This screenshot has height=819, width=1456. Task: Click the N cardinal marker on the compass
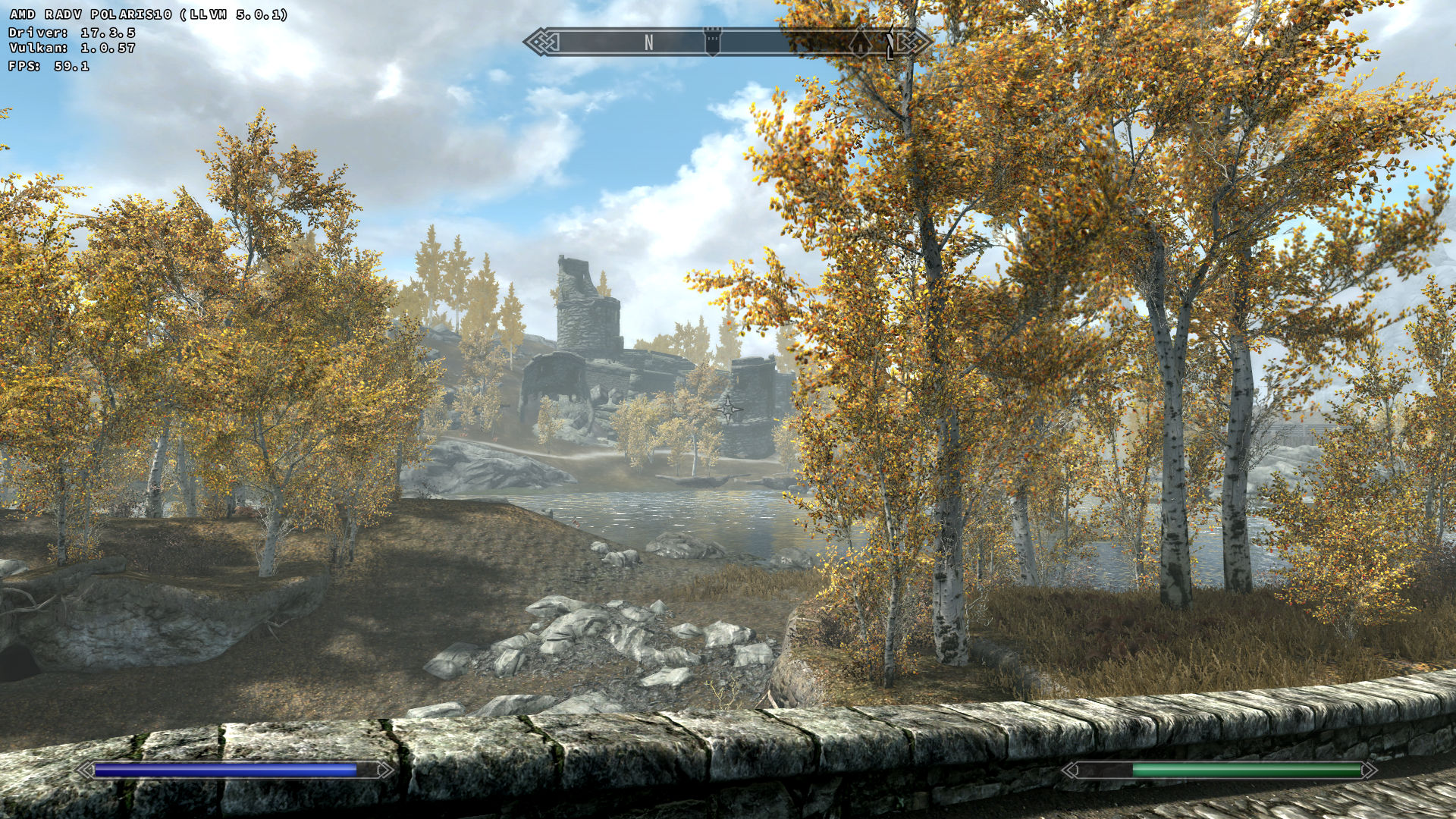tap(648, 42)
